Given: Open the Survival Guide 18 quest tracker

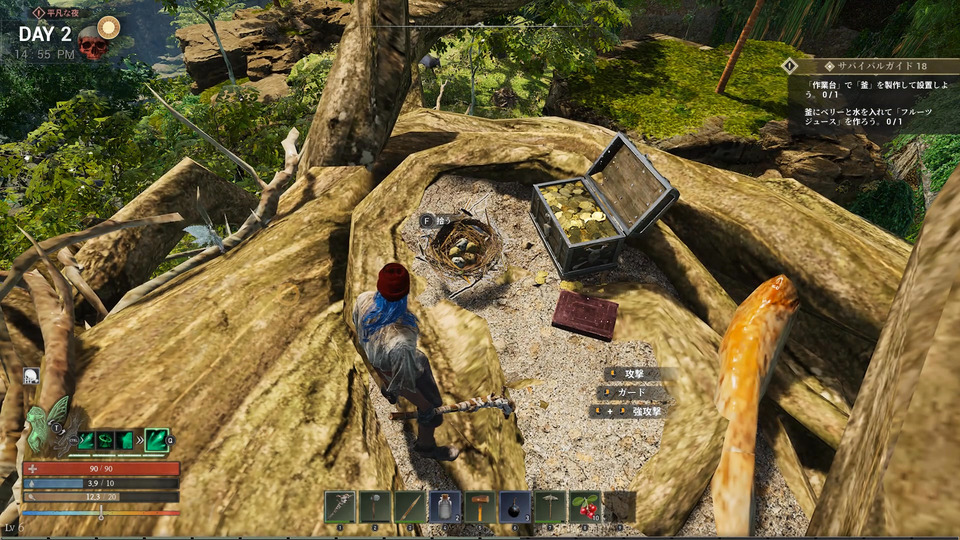Looking at the screenshot, I should (x=870, y=65).
